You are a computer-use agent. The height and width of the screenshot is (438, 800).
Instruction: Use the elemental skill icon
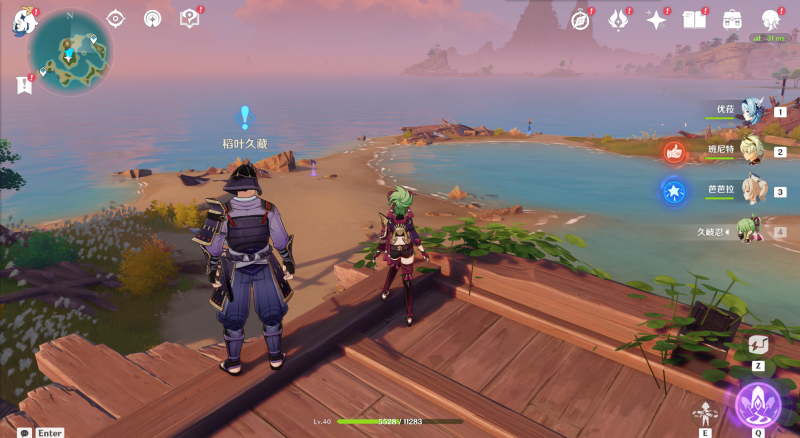(706, 412)
